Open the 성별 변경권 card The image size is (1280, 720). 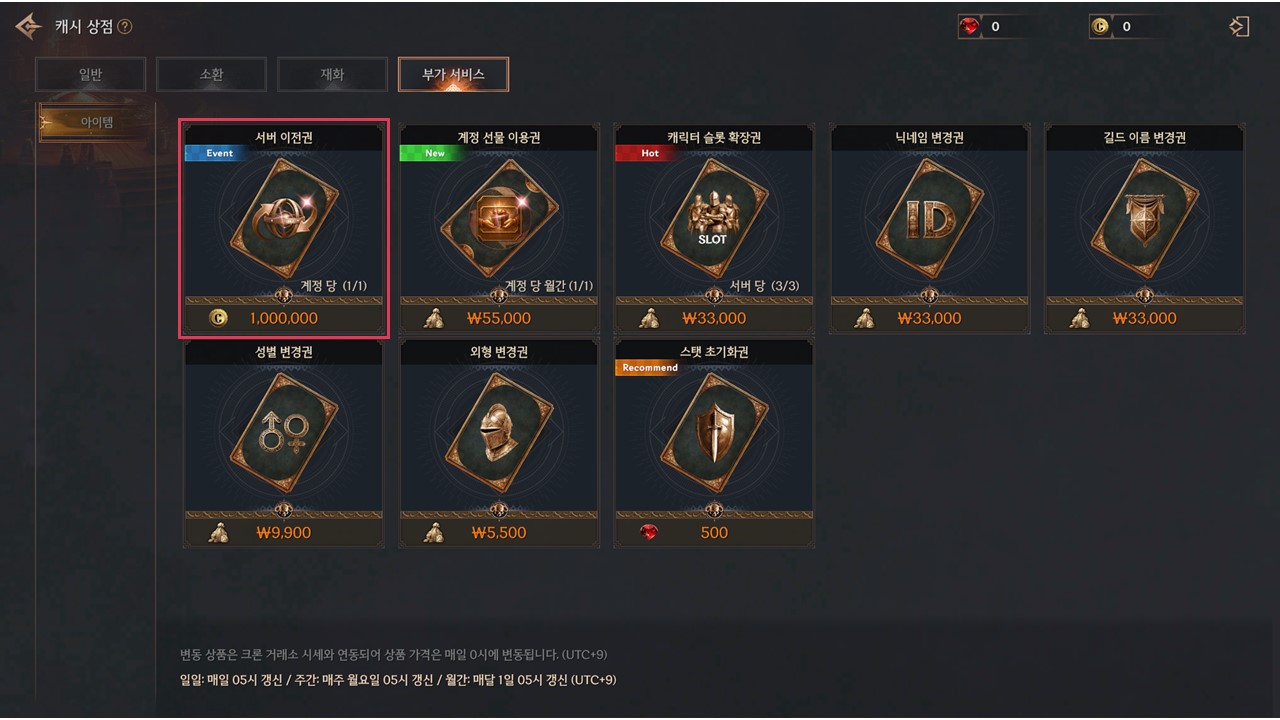pyautogui.click(x=284, y=443)
